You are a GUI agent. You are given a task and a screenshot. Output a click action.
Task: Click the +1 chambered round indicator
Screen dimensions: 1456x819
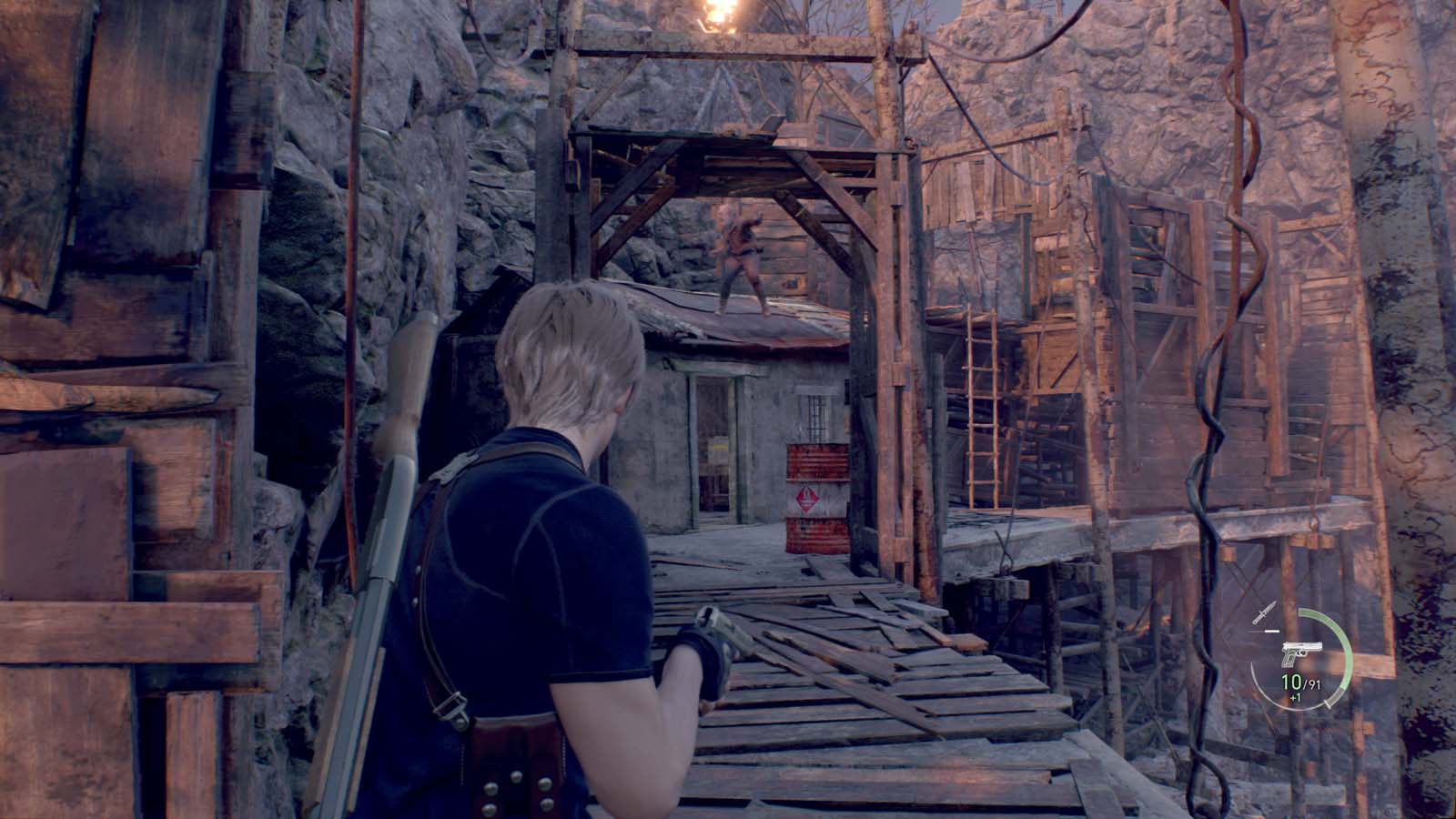(x=1294, y=697)
